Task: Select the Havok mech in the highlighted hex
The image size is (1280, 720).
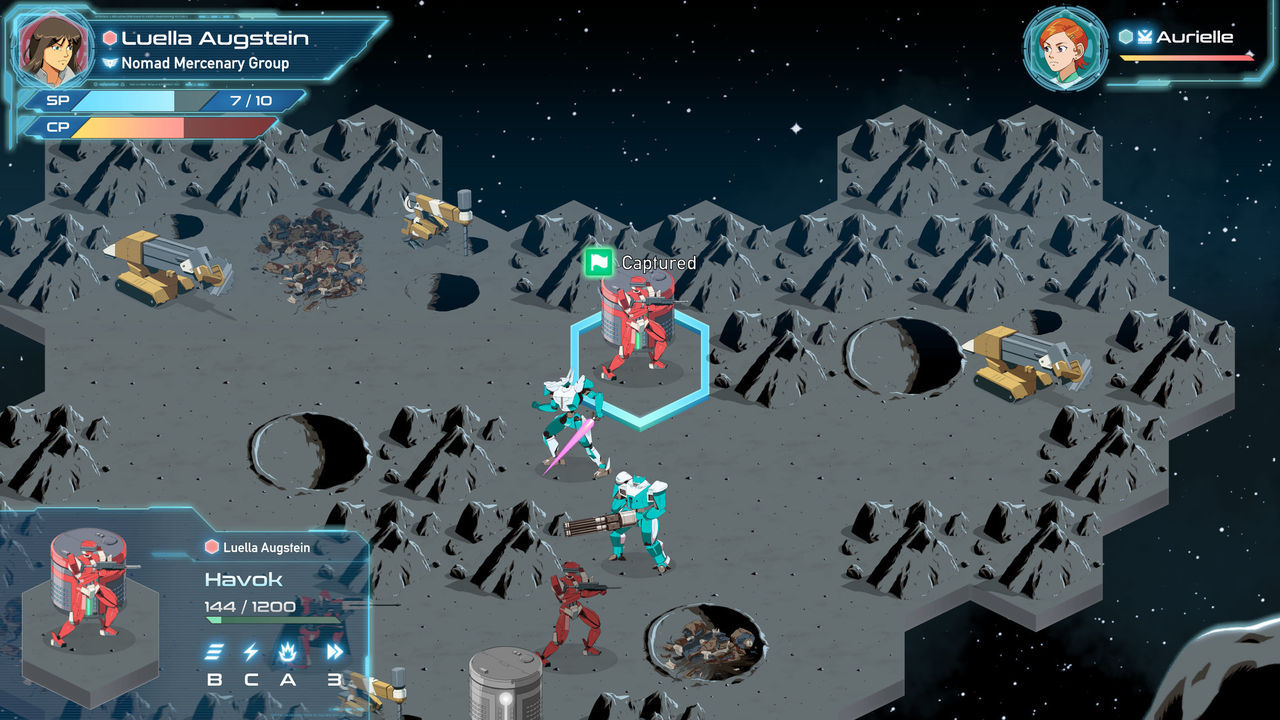Action: (x=637, y=328)
